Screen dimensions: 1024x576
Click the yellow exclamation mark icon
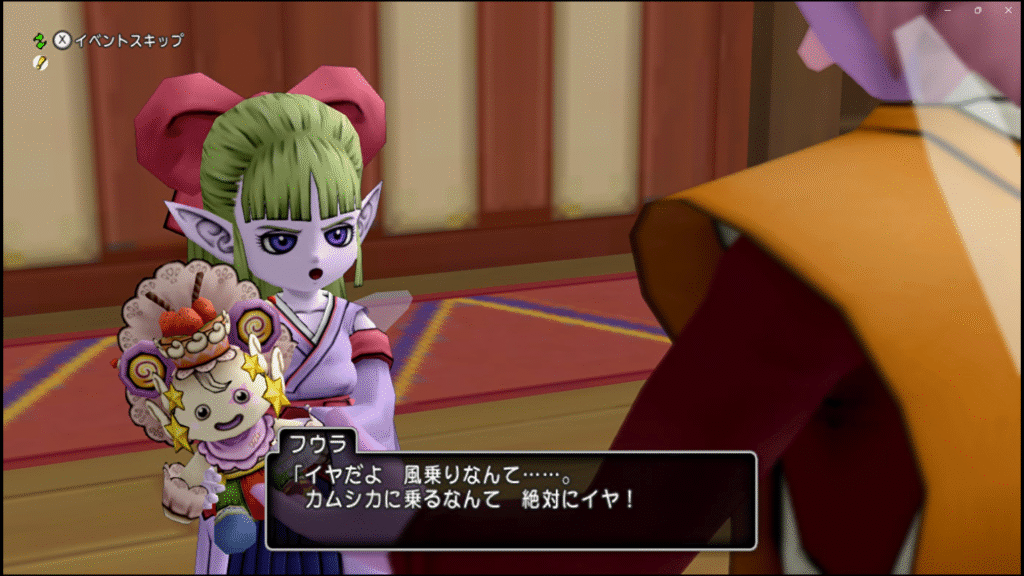pyautogui.click(x=40, y=62)
